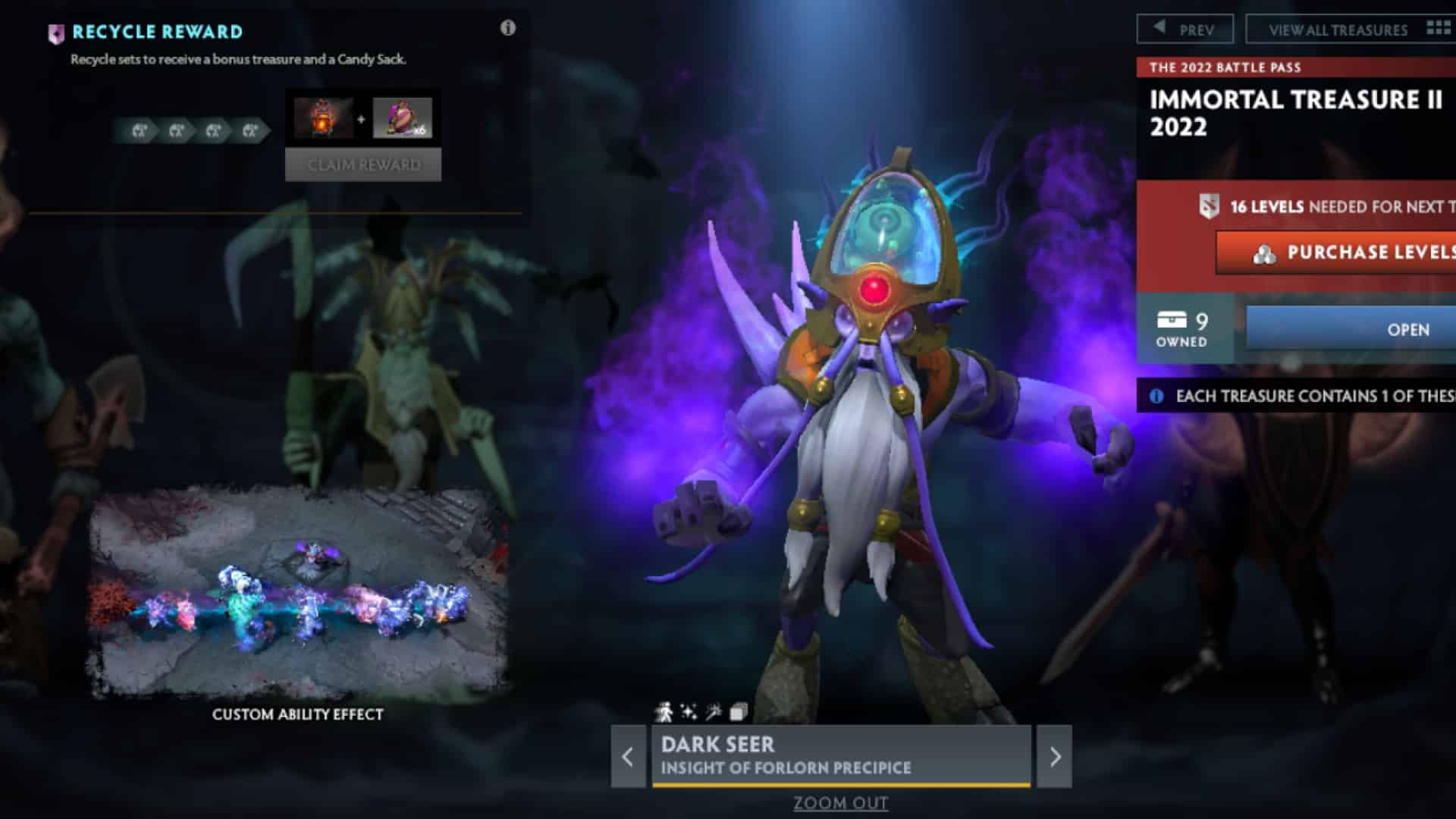The width and height of the screenshot is (1456, 819).
Task: Toggle the fourth recycle slot chevron
Action: click(248, 130)
